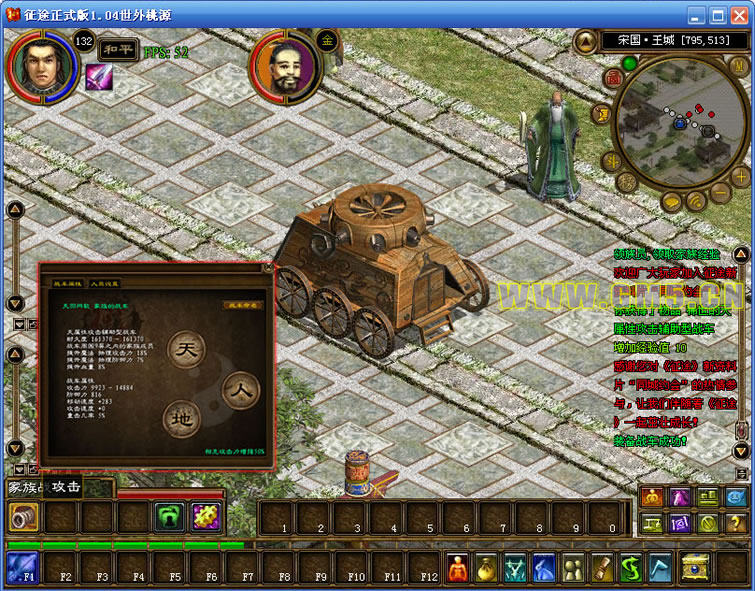Open the help question mark icon
The height and width of the screenshot is (591, 755).
point(735,522)
